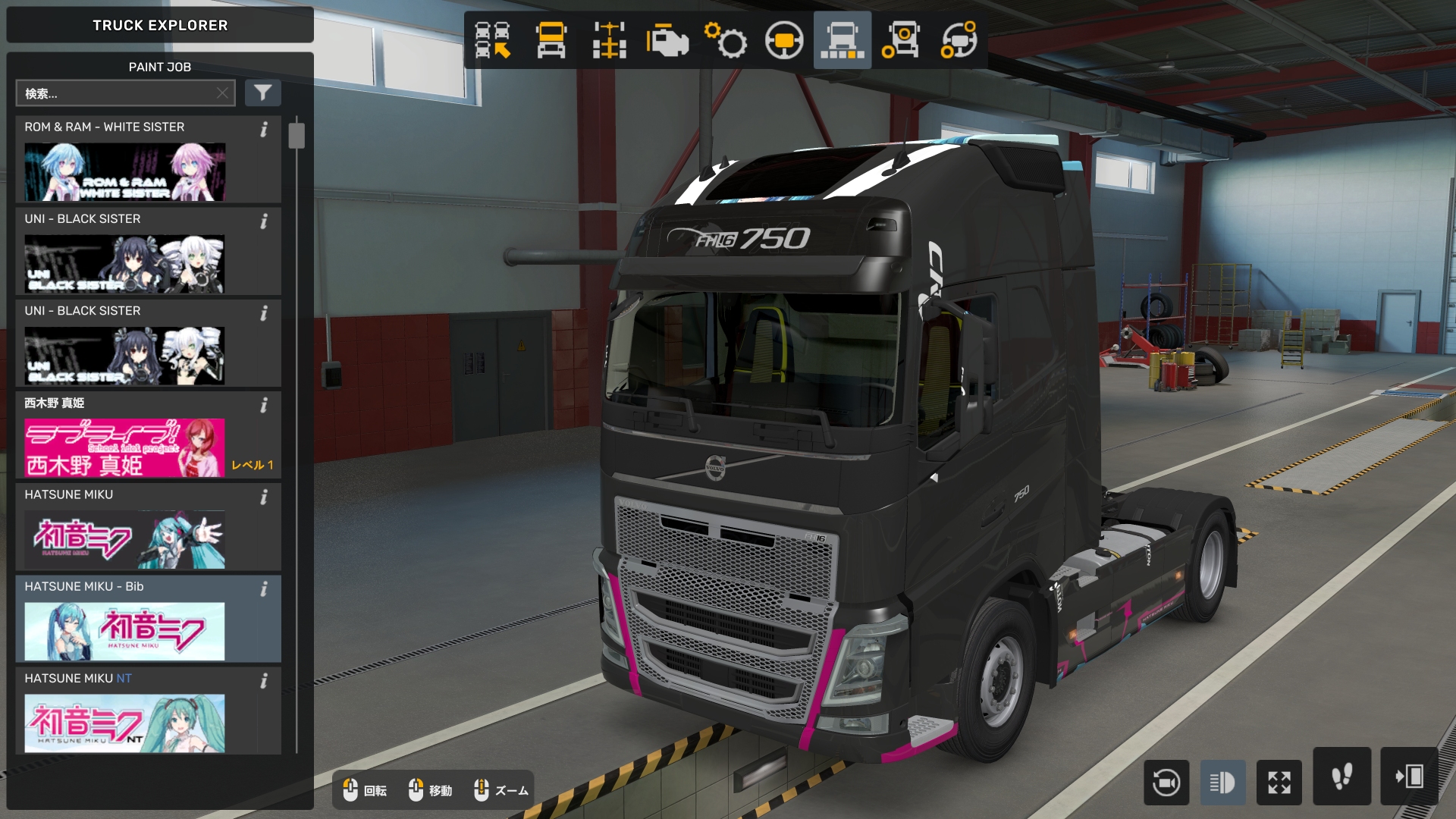Click the search filter funnel icon

point(263,93)
